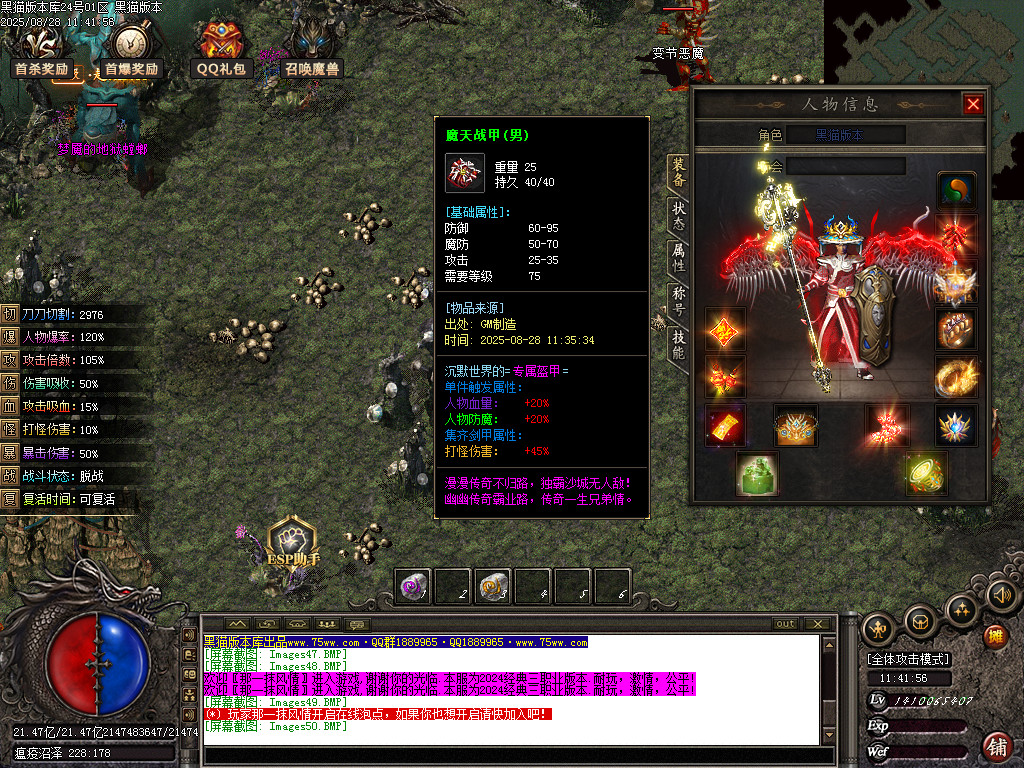Image resolution: width=1024 pixels, height=768 pixels.
Task: Switch to the 属性 attributes tab
Action: click(x=678, y=257)
